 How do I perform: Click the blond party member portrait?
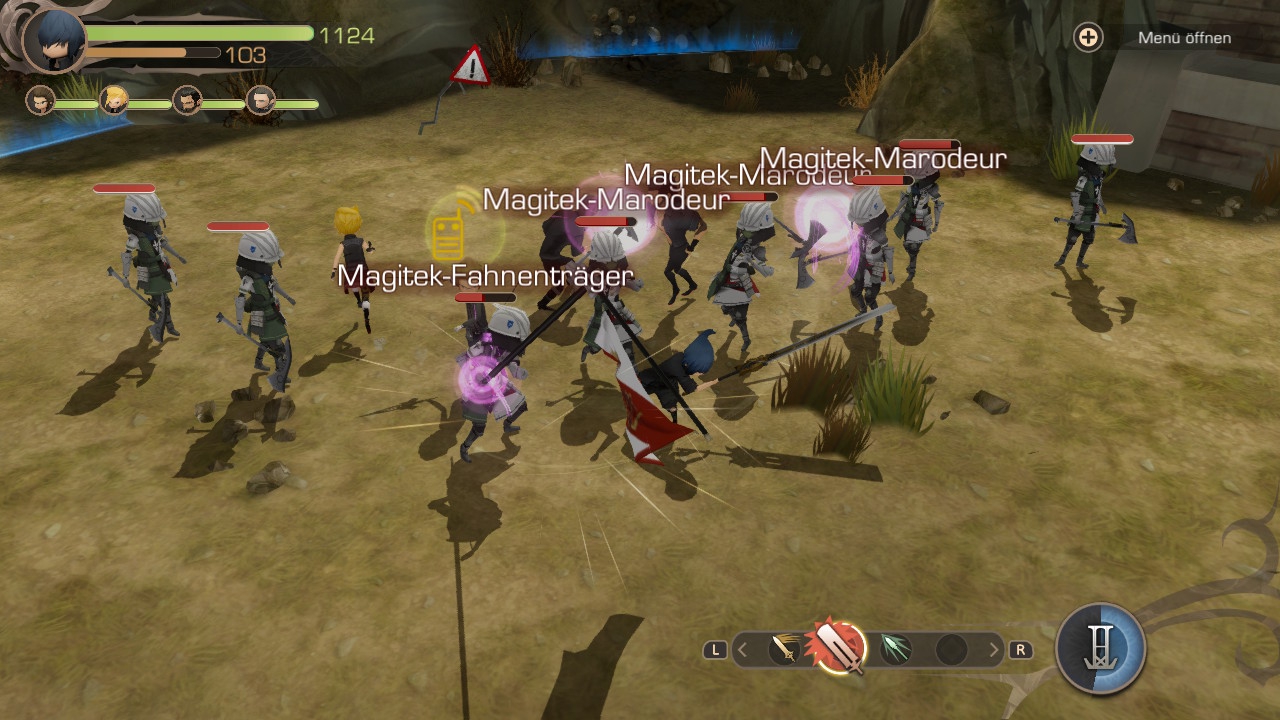point(114,100)
